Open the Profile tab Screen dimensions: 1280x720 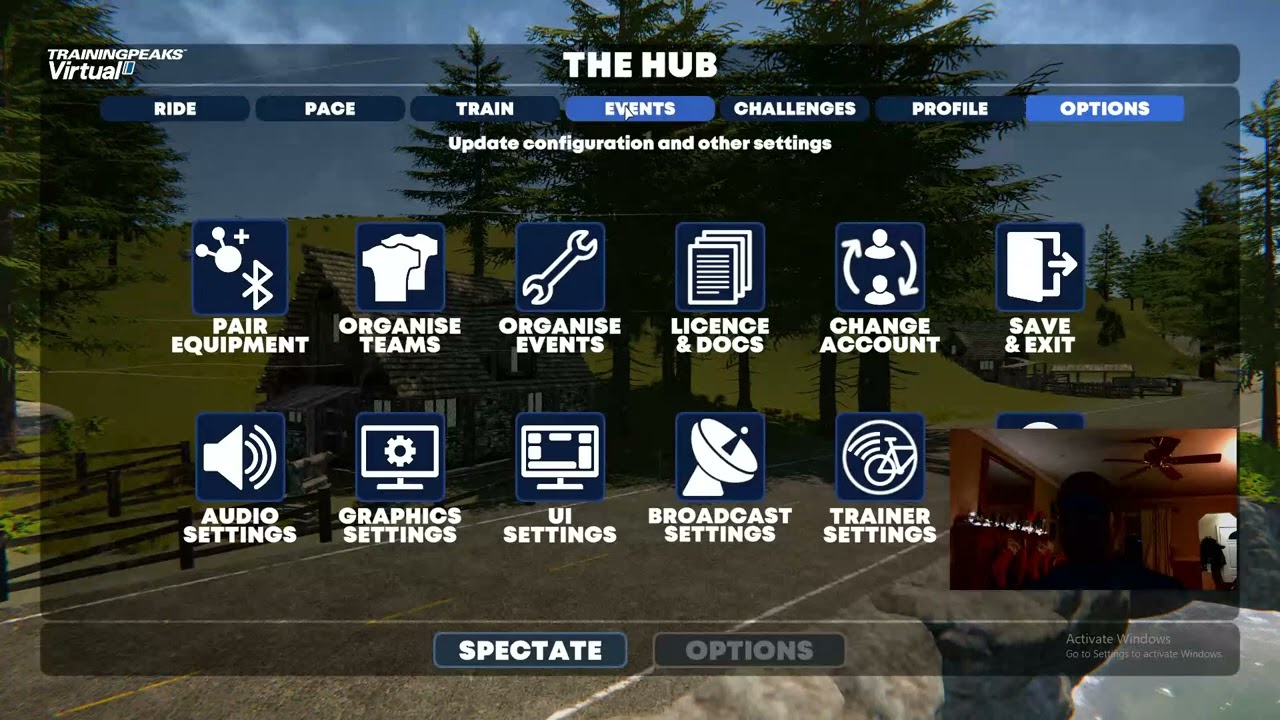[x=950, y=109]
